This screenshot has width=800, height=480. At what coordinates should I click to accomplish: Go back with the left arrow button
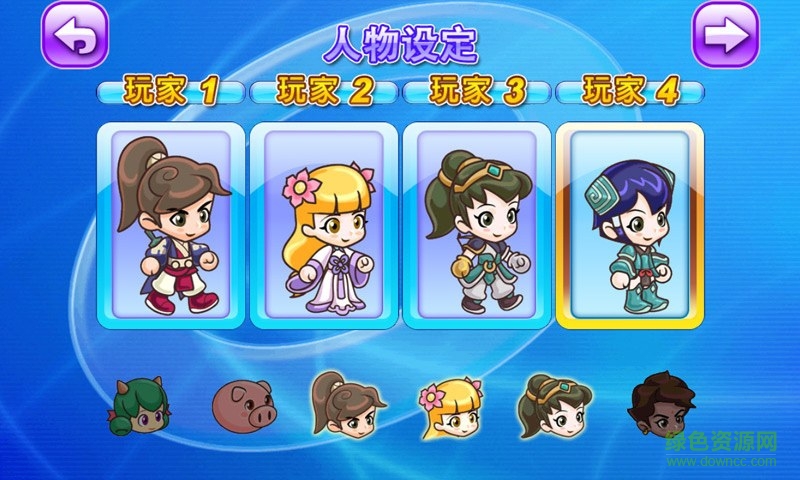tap(74, 35)
